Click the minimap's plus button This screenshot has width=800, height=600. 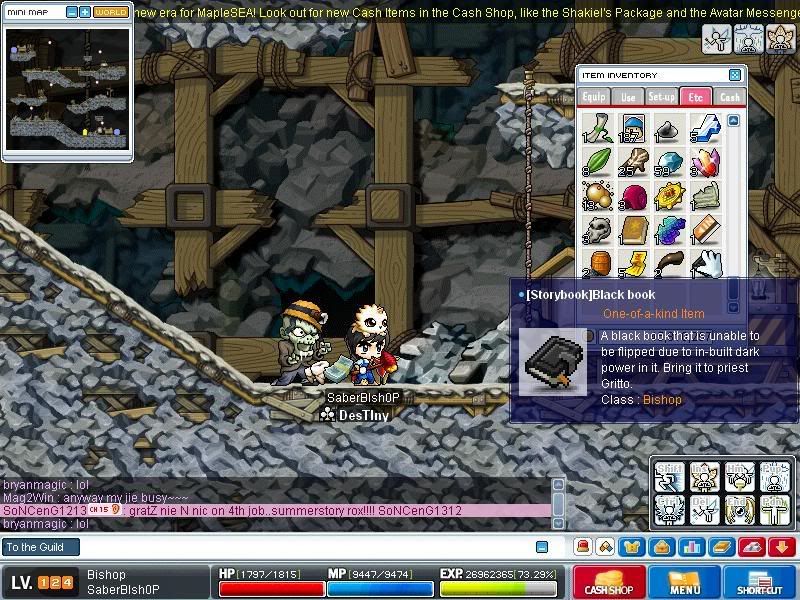pyautogui.click(x=84, y=13)
